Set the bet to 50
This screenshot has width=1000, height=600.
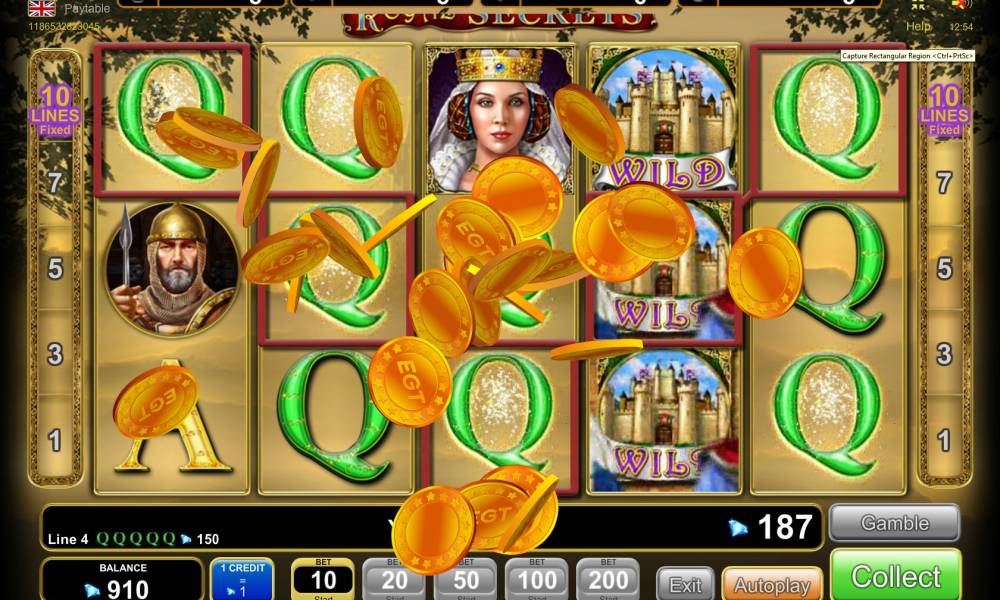pos(465,579)
